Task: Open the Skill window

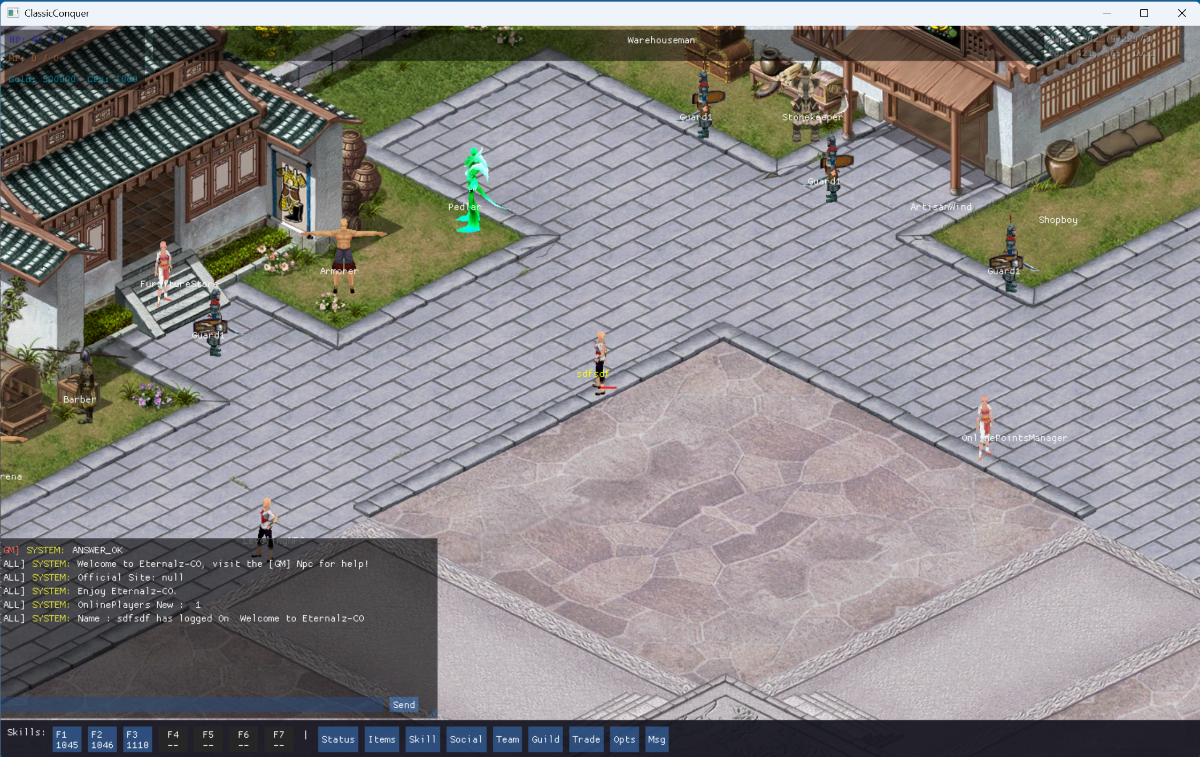Action: click(423, 740)
